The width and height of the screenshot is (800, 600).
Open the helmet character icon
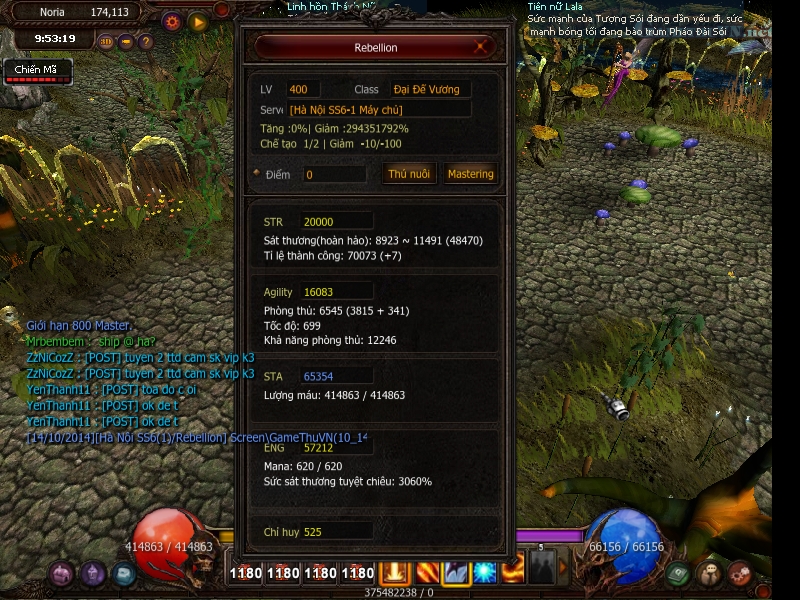94,574
